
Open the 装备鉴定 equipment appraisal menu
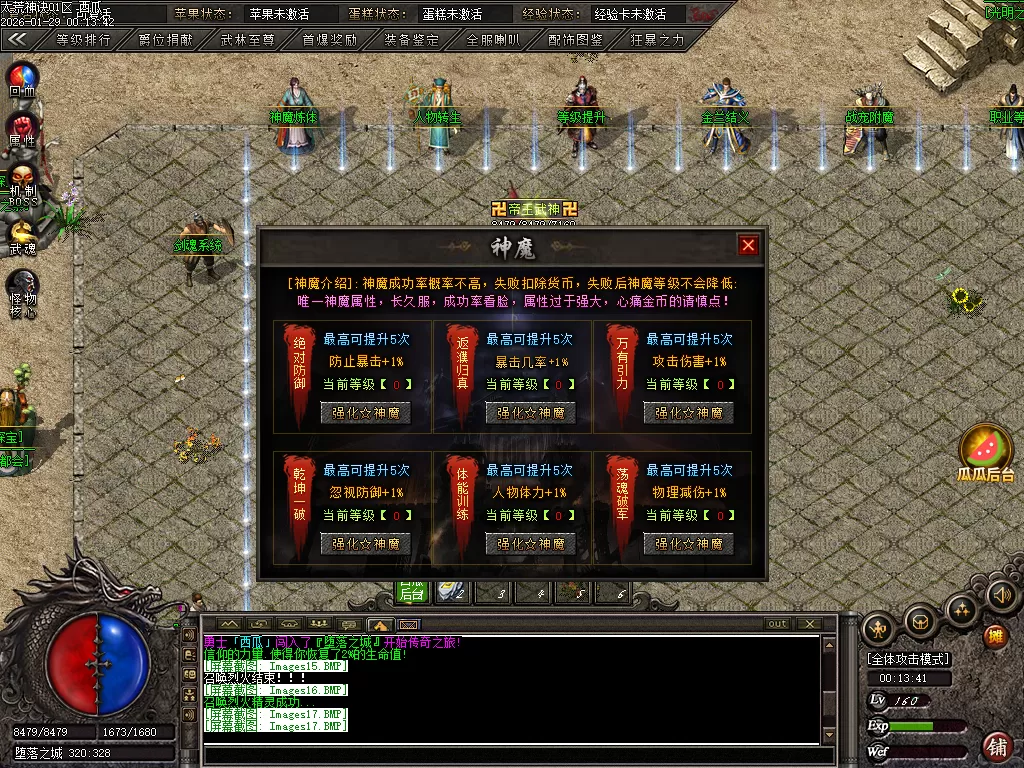tap(411, 40)
